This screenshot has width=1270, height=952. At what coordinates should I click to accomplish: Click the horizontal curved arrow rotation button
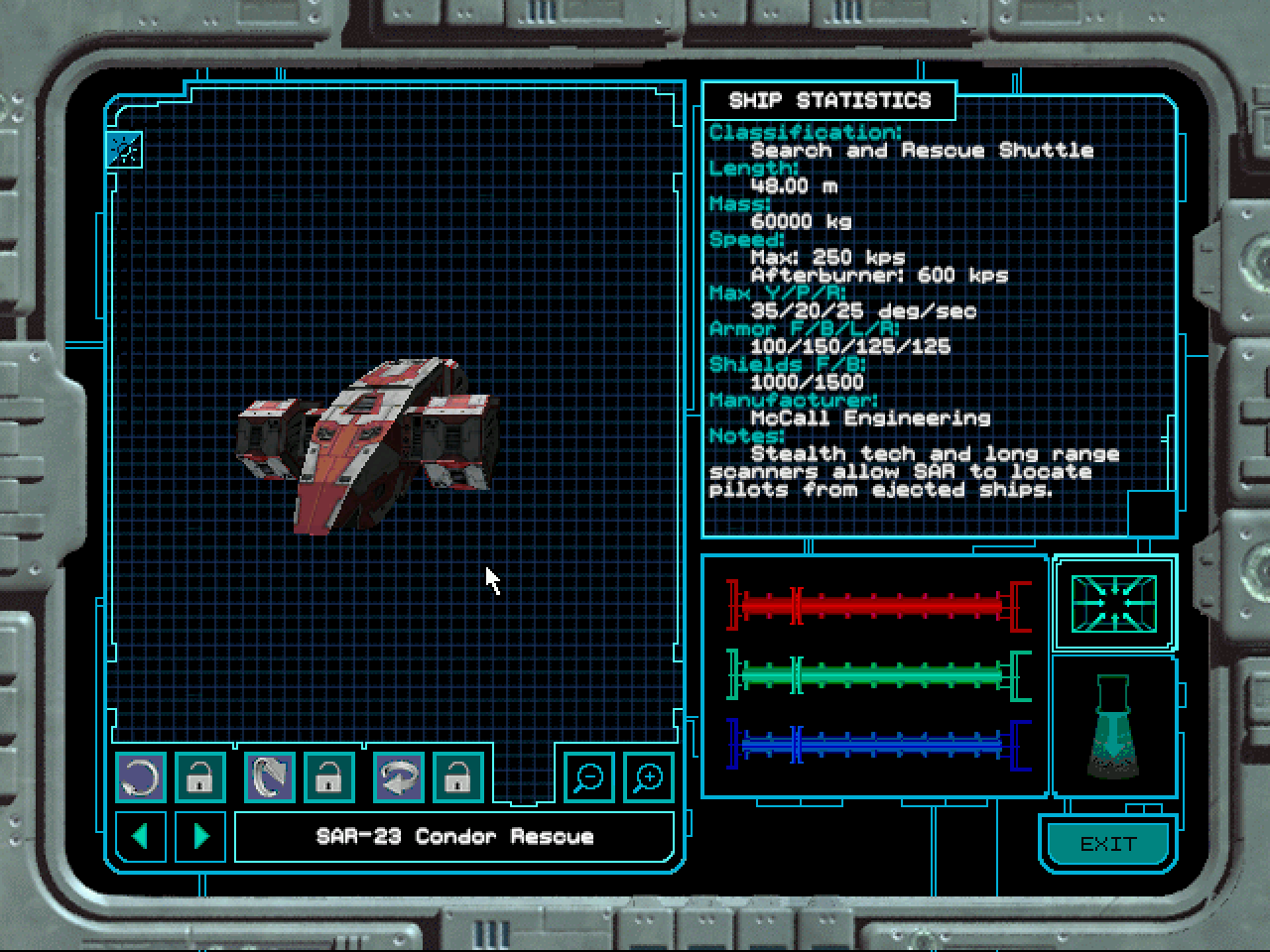coord(399,776)
